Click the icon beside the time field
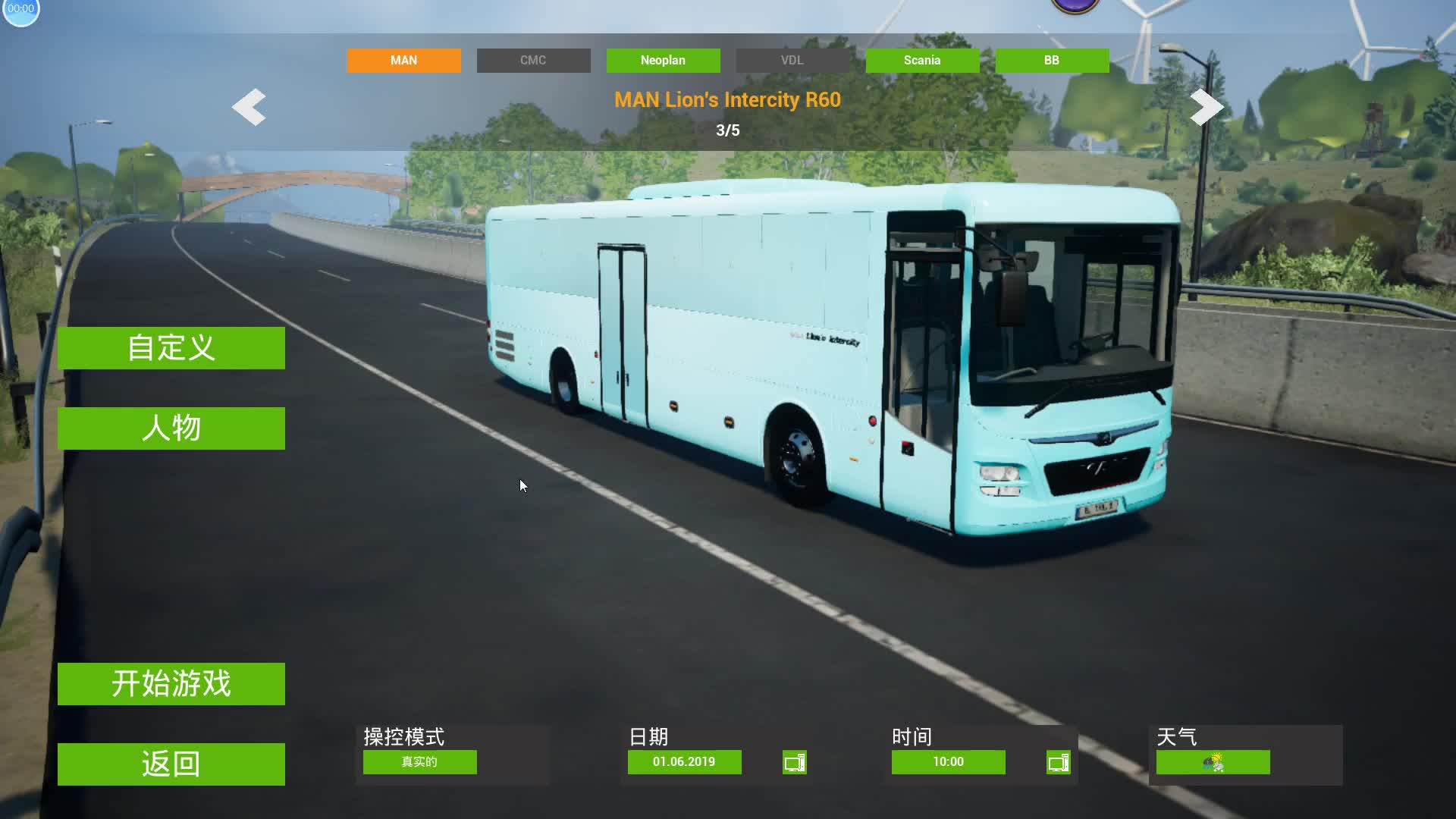 [1058, 762]
